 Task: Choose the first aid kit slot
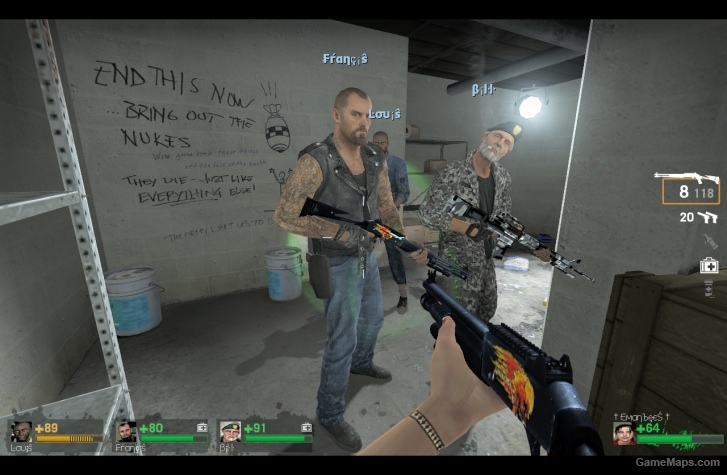tap(708, 266)
